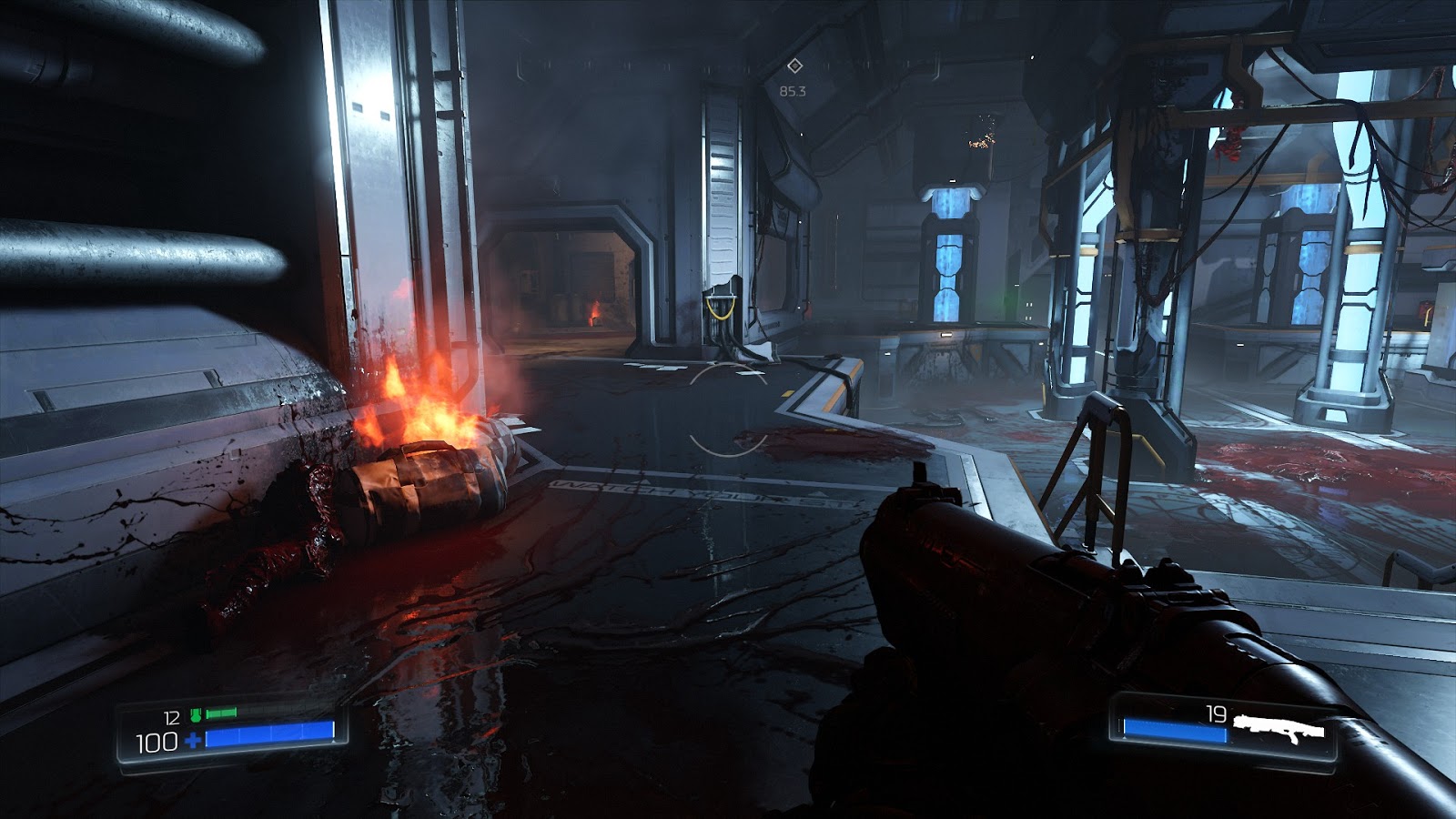Click the armor counter showing 12
The width and height of the screenshot is (1456, 819).
(x=171, y=716)
